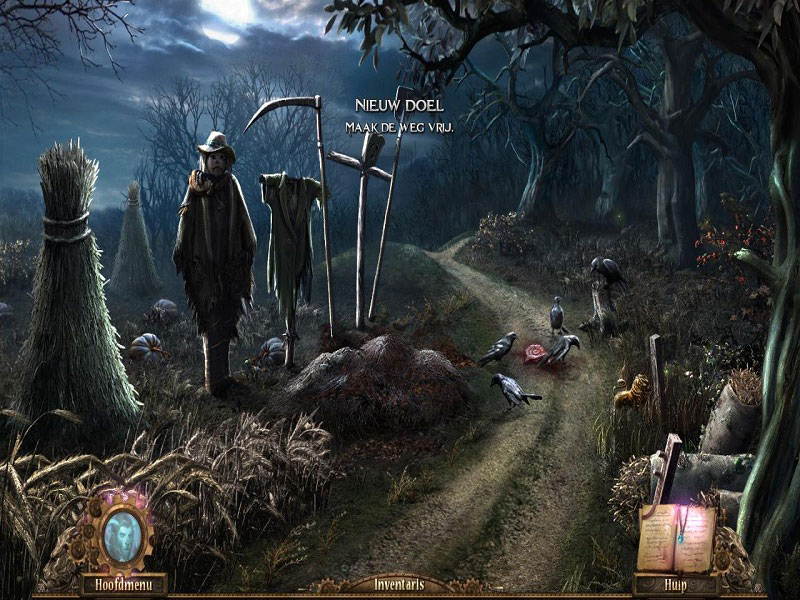Expand the Inventaris bar
Viewport: 800px width, 600px height.
399,584
